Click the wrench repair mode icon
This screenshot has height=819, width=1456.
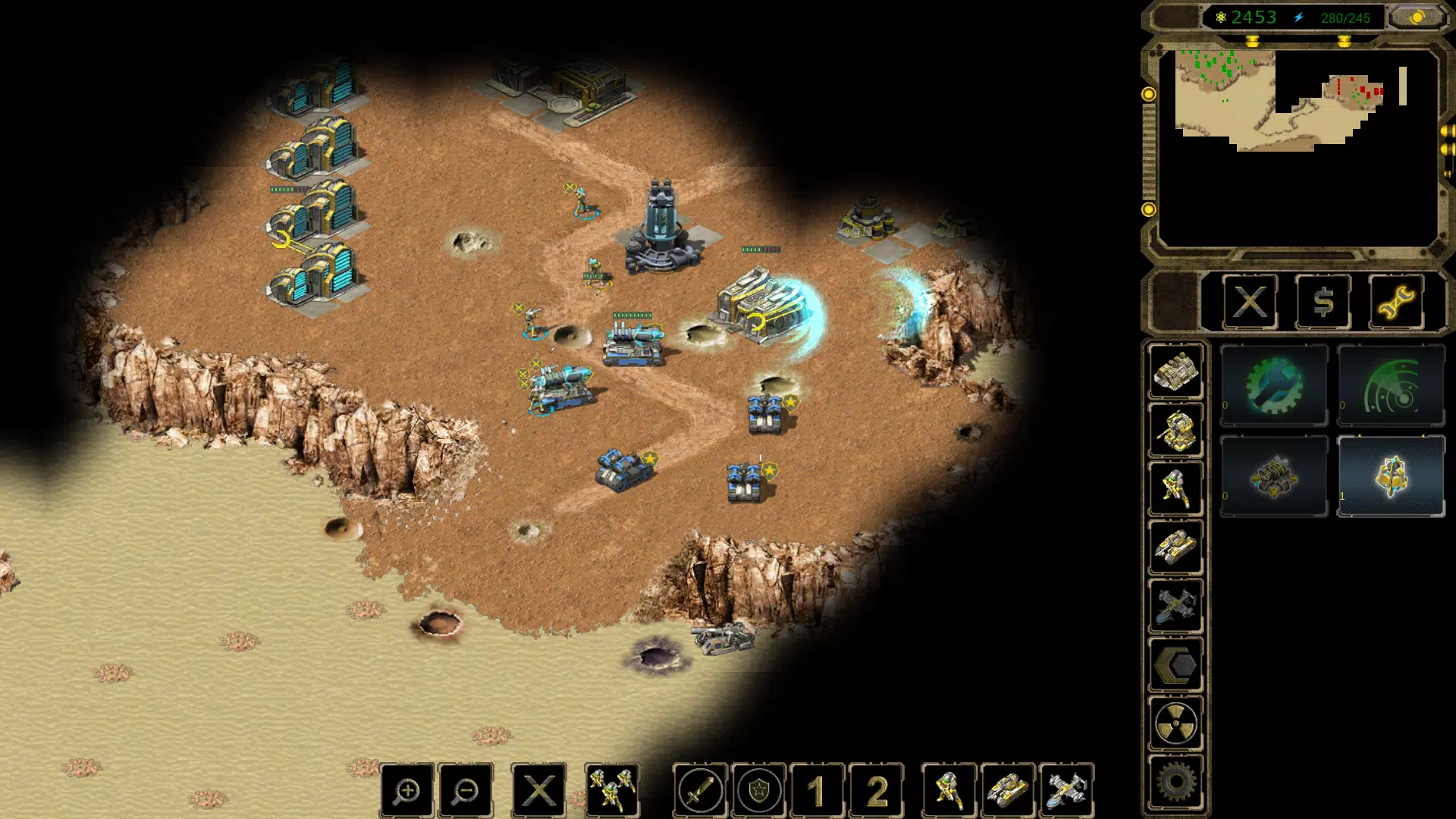1398,303
